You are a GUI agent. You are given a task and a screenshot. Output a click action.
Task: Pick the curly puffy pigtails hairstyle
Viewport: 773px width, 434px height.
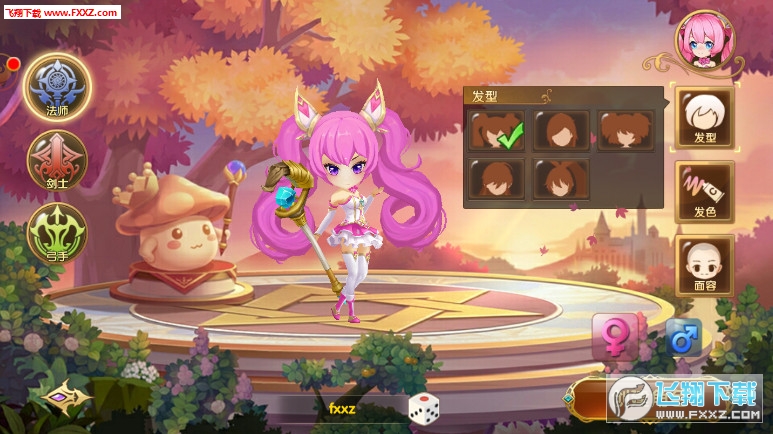[626, 131]
